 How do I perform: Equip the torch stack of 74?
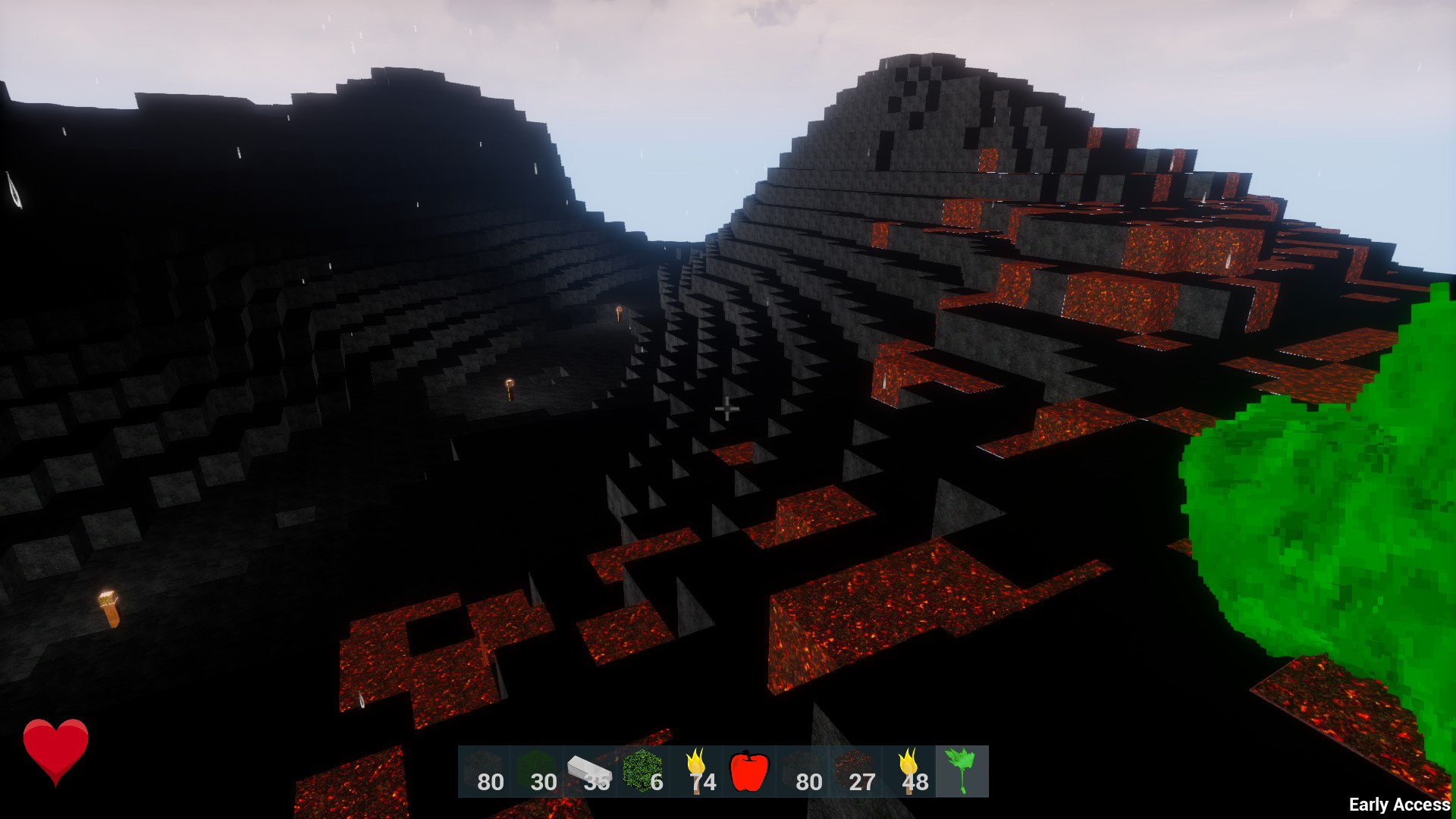pyautogui.click(x=696, y=771)
